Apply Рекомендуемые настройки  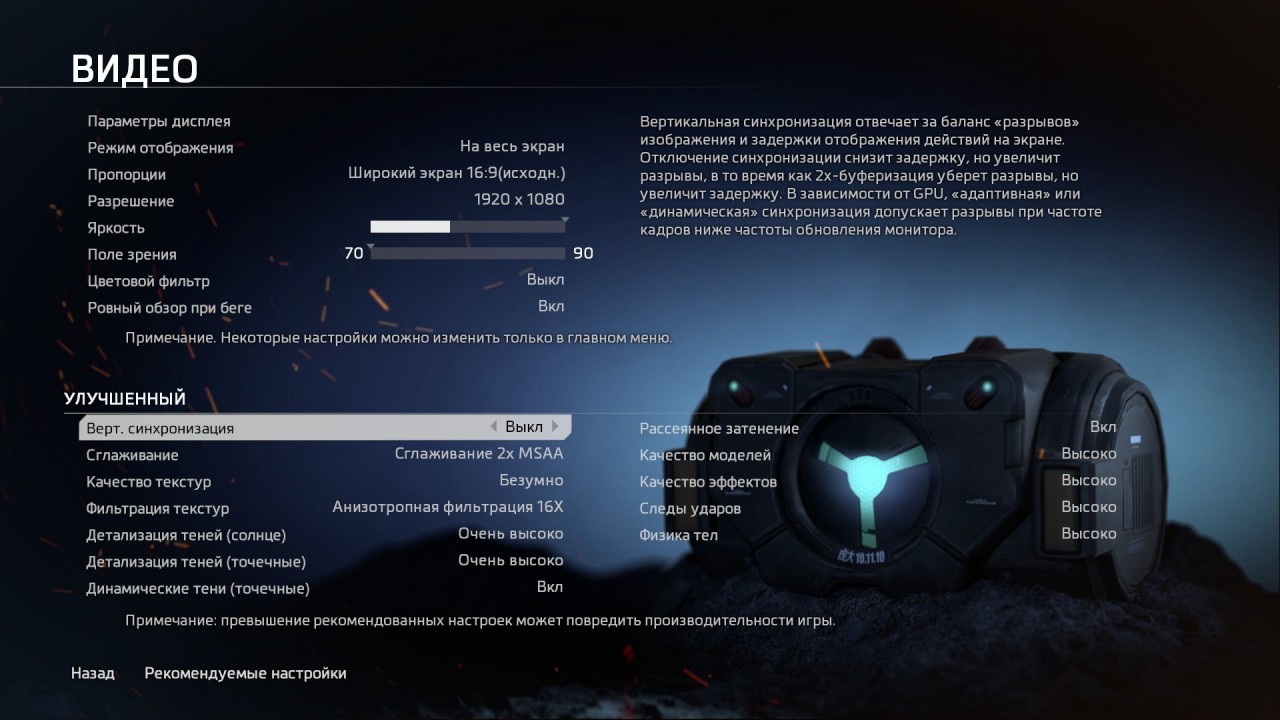245,673
